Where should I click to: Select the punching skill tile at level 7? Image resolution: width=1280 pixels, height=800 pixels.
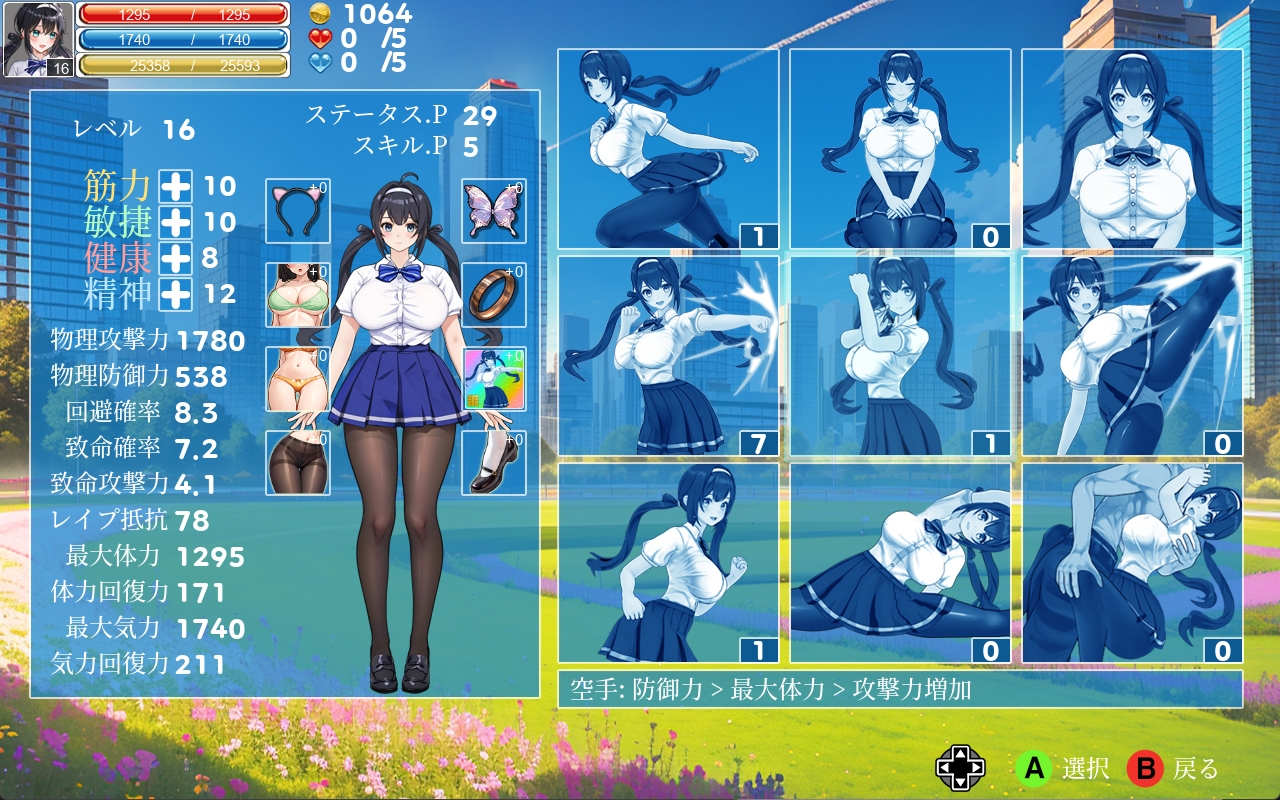coord(668,356)
